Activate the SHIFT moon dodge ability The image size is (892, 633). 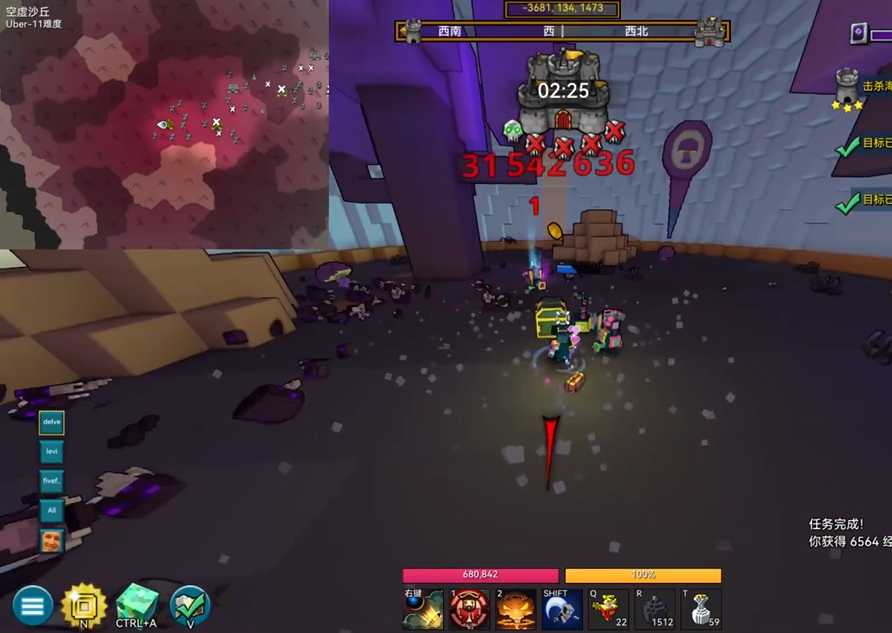(562, 609)
